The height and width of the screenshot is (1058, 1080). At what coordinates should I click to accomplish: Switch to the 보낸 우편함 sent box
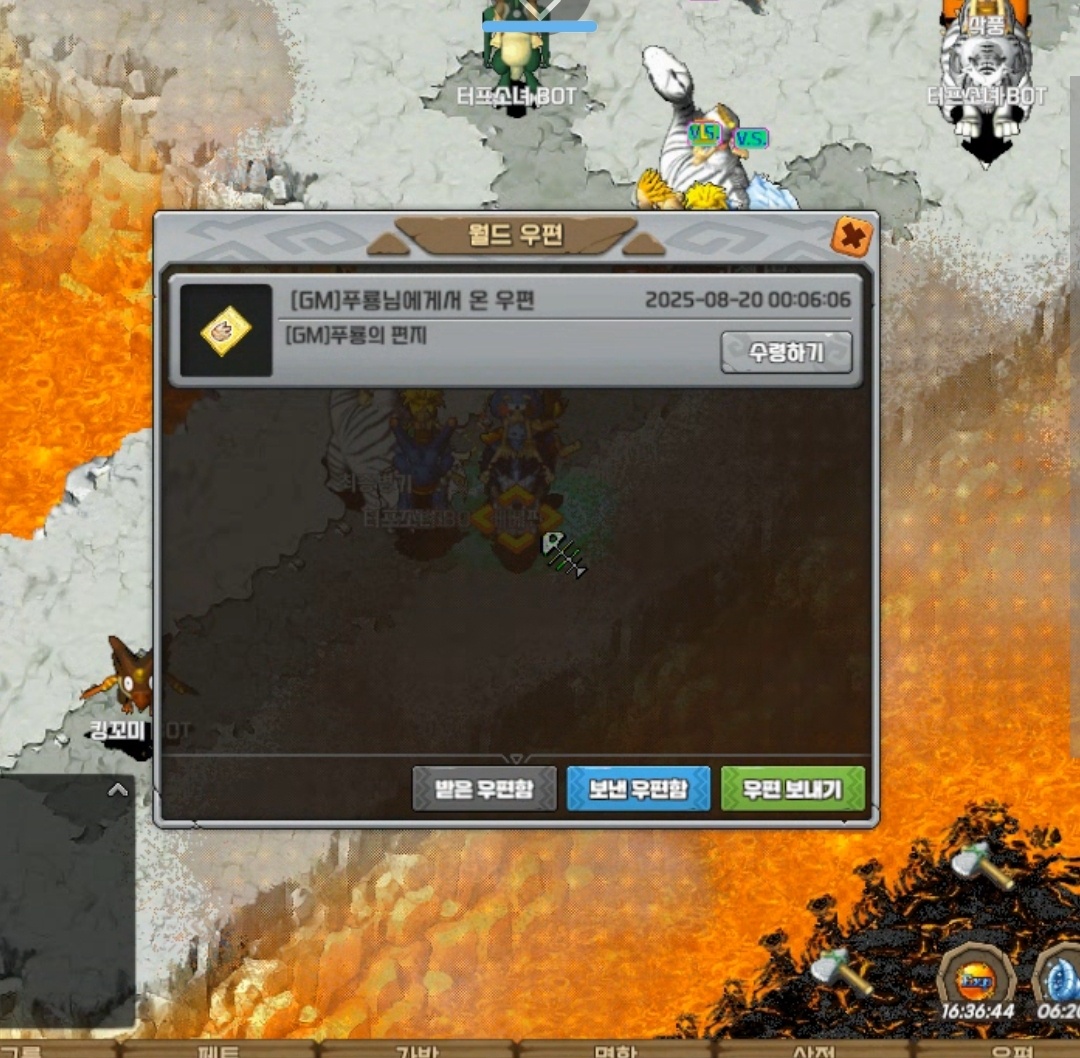[638, 789]
